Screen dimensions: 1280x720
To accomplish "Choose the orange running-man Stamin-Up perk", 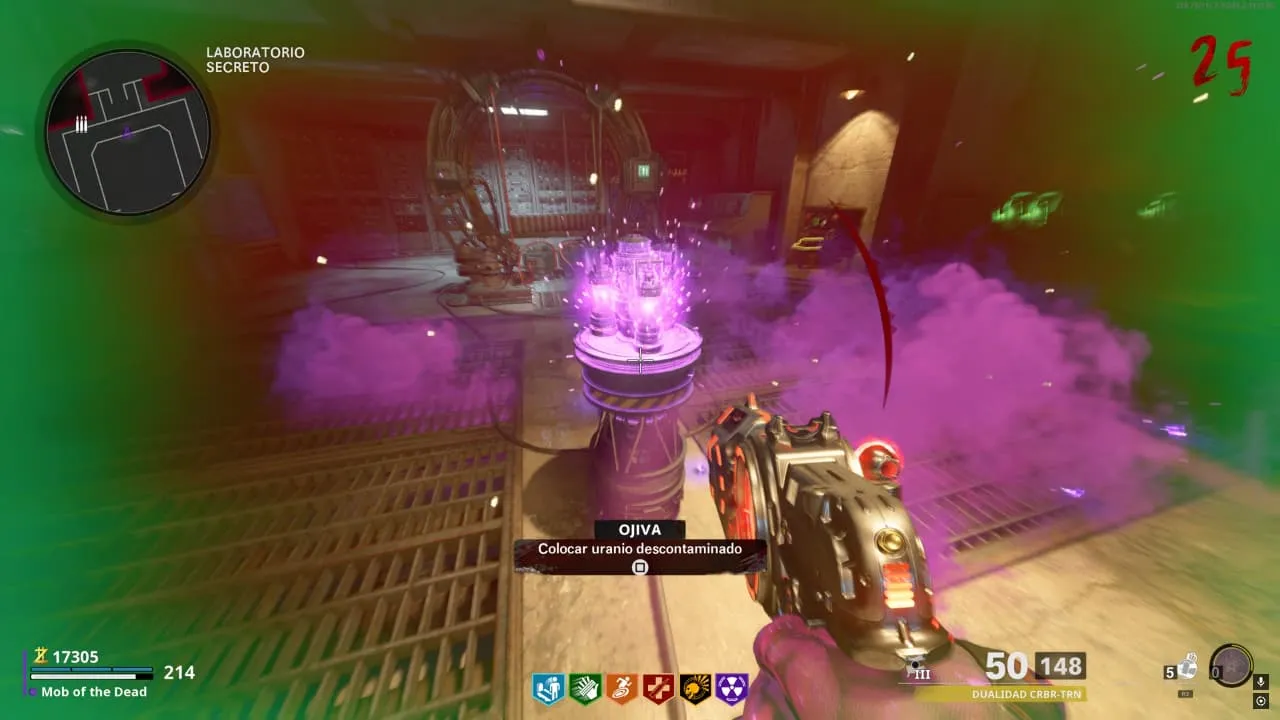I will [622, 689].
